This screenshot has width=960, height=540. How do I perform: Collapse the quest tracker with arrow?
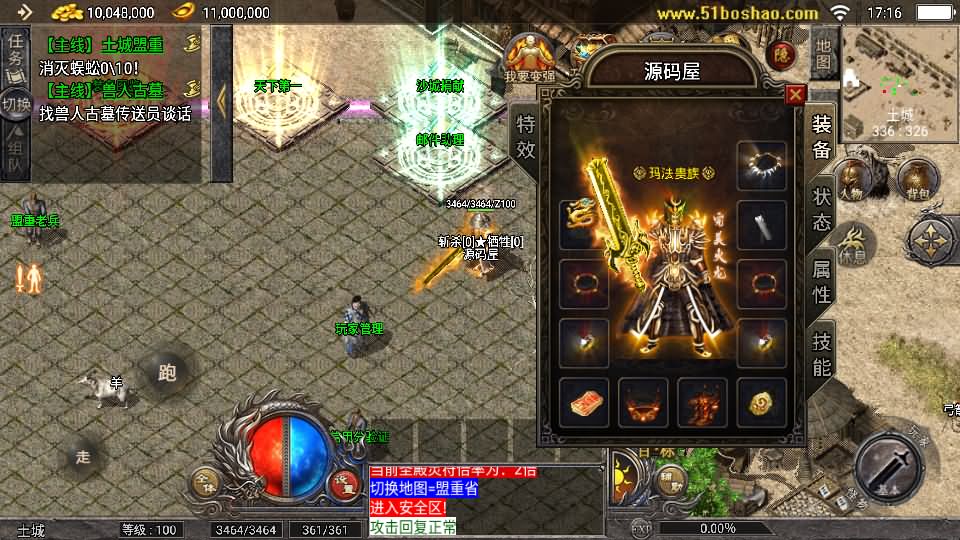222,101
